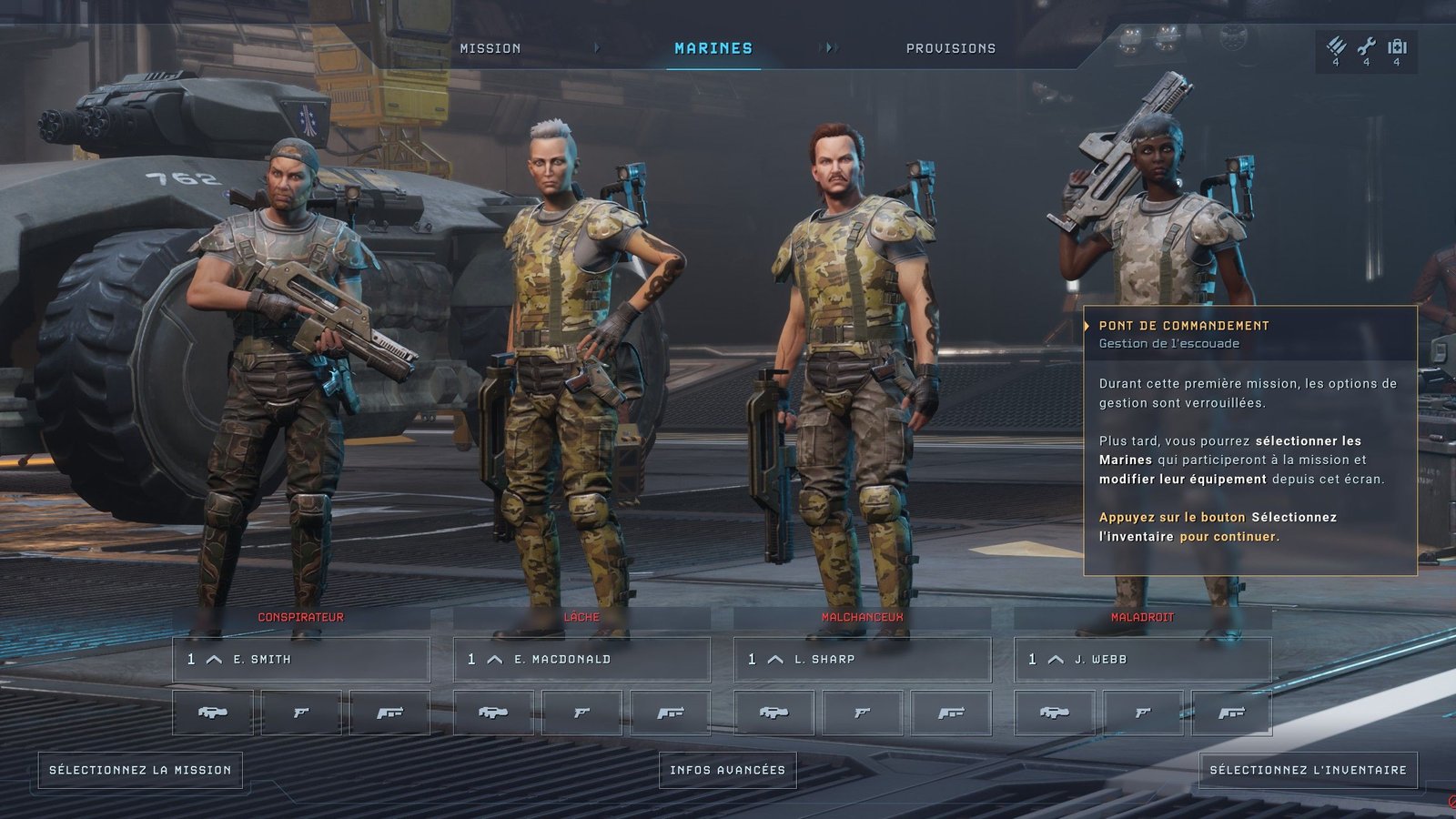The width and height of the screenshot is (1456, 819).
Task: Select marine E. Smith's name panel
Action: coord(301,659)
